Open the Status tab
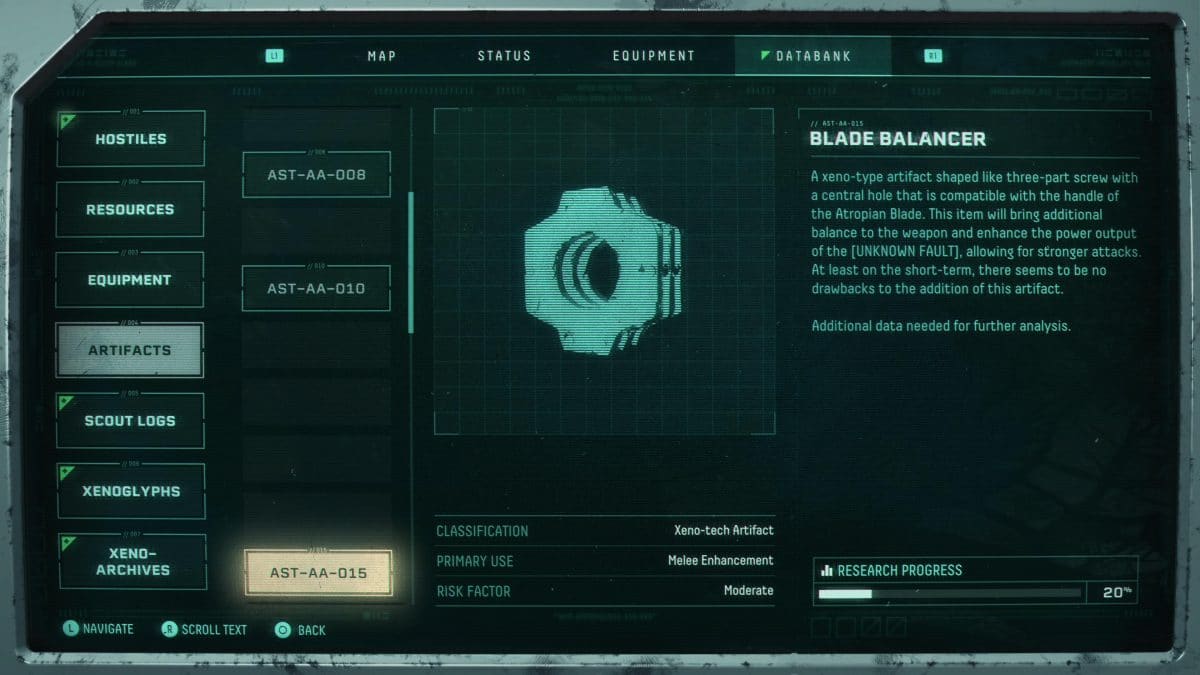Viewport: 1200px width, 675px height. [504, 56]
